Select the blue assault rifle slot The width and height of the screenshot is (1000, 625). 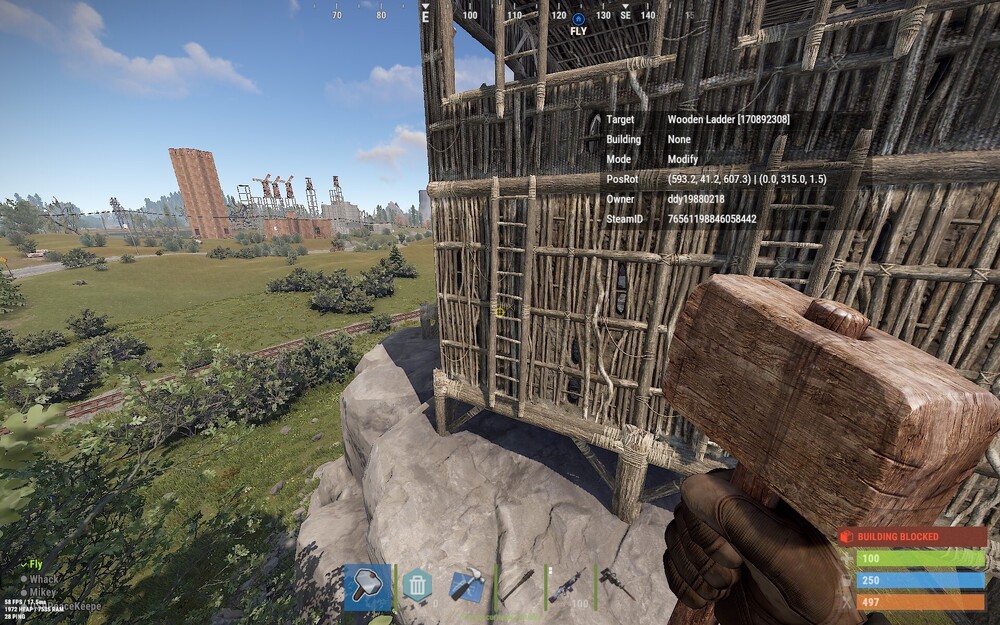coord(567,586)
